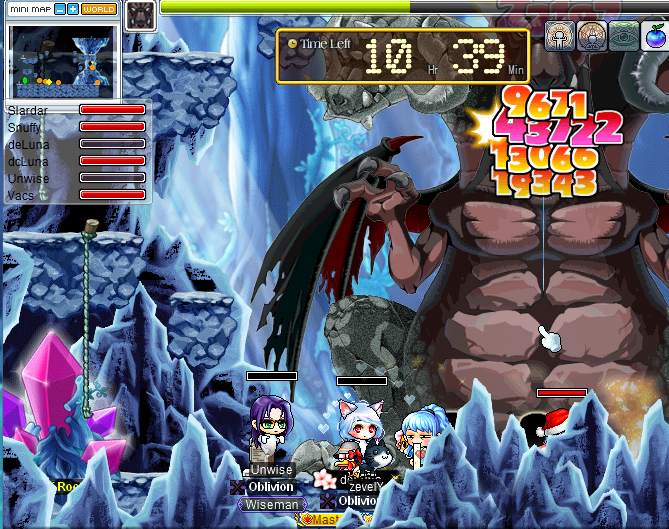Select party member Snuffy
The width and height of the screenshot is (669, 529).
click(x=24, y=127)
